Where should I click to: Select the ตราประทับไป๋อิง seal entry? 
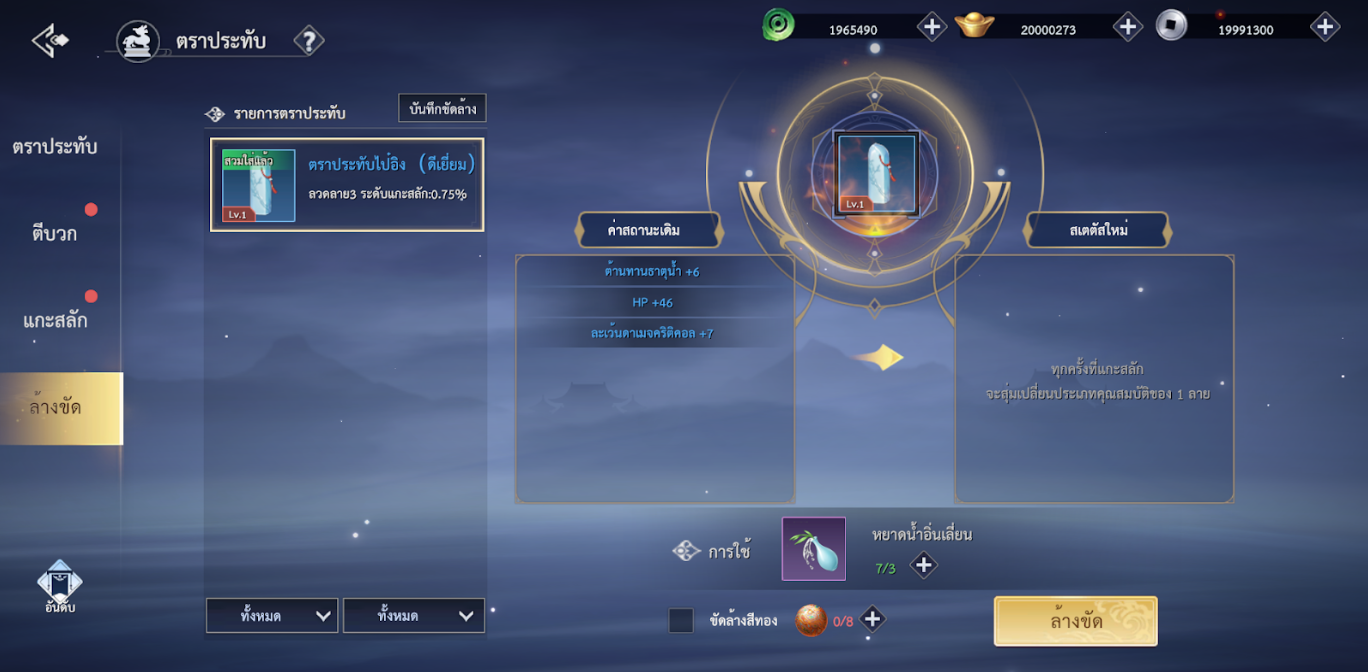tap(346, 185)
